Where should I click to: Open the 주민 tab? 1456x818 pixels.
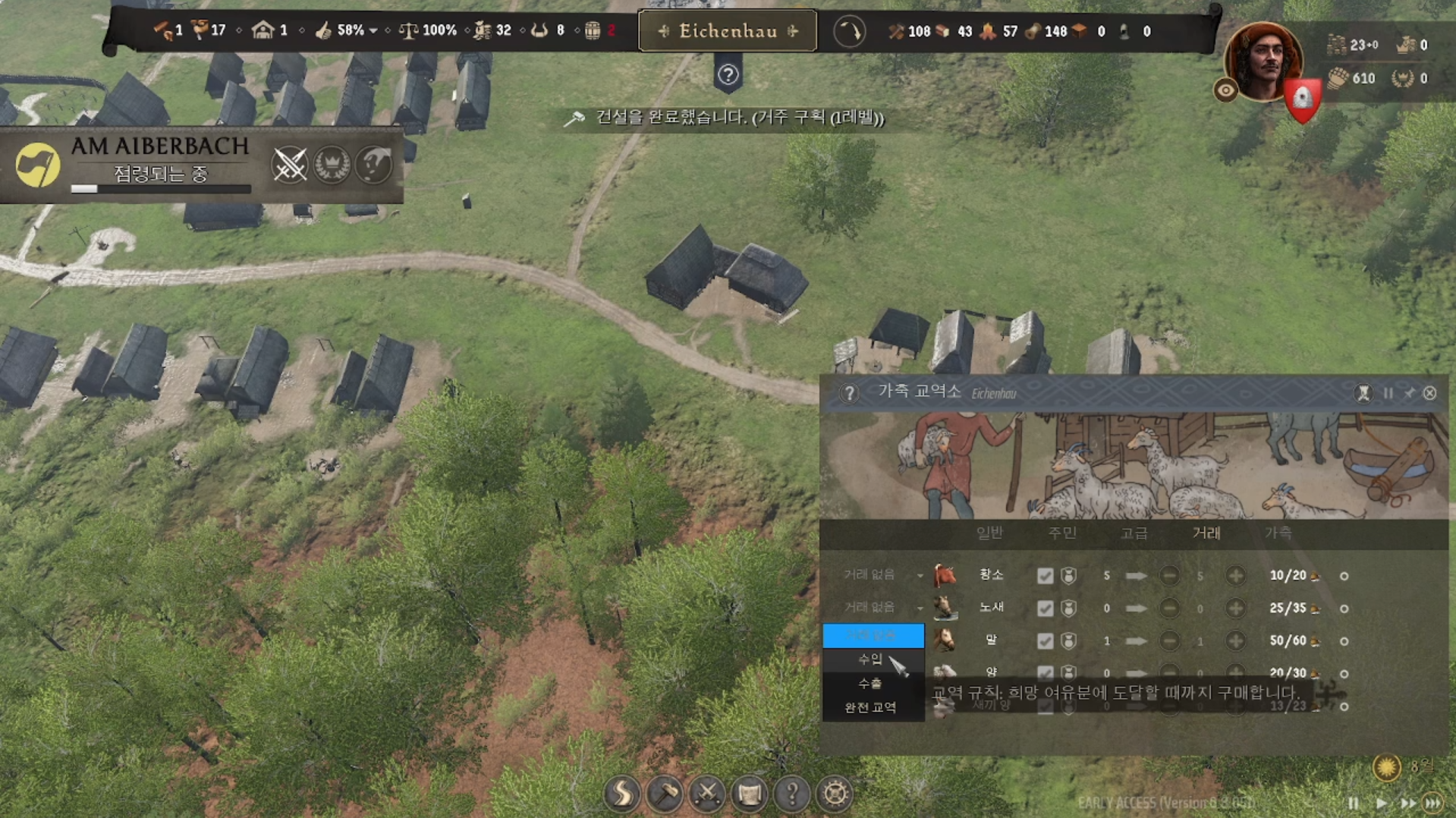tap(1061, 533)
